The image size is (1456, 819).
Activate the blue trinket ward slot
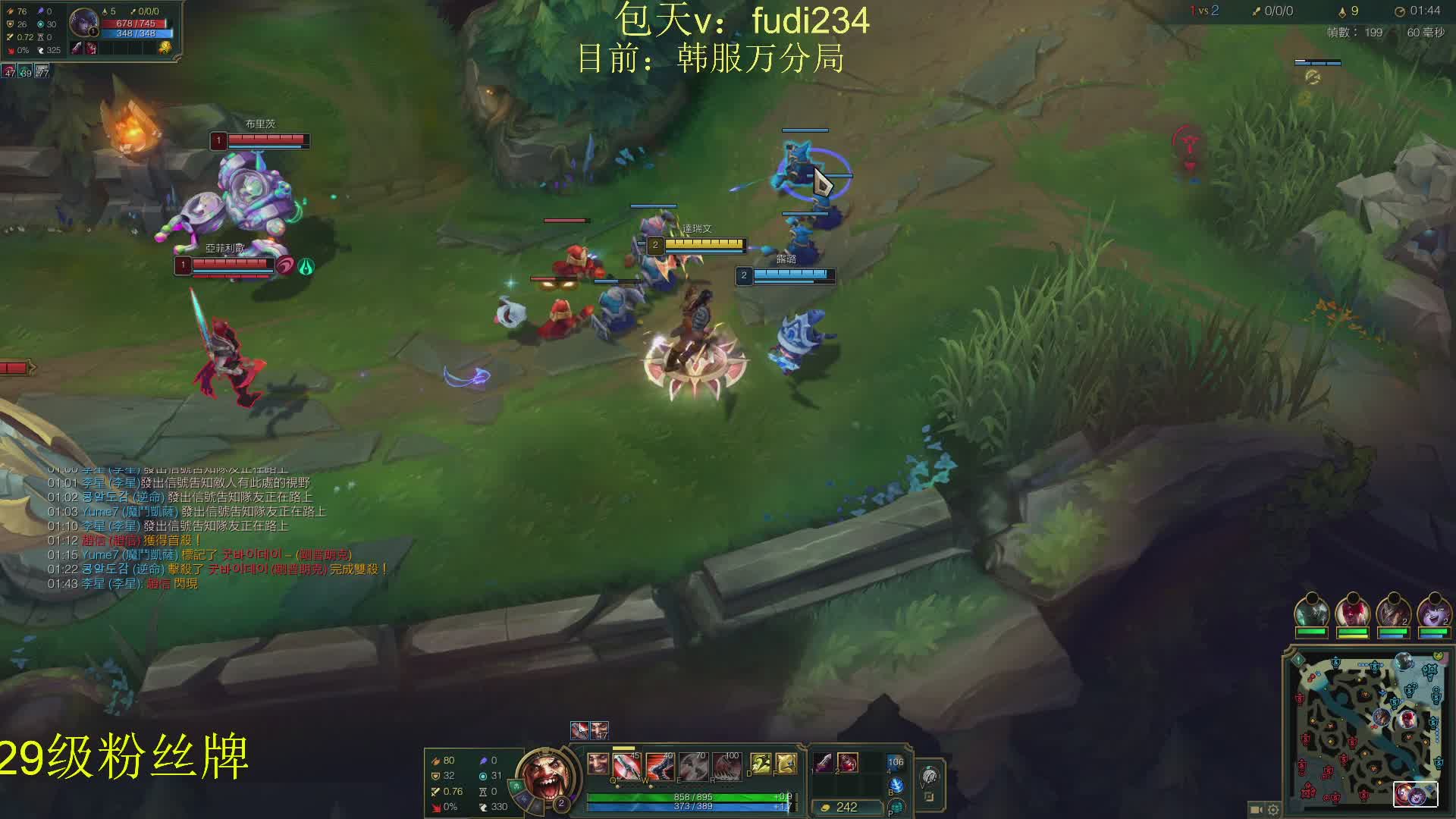click(896, 764)
